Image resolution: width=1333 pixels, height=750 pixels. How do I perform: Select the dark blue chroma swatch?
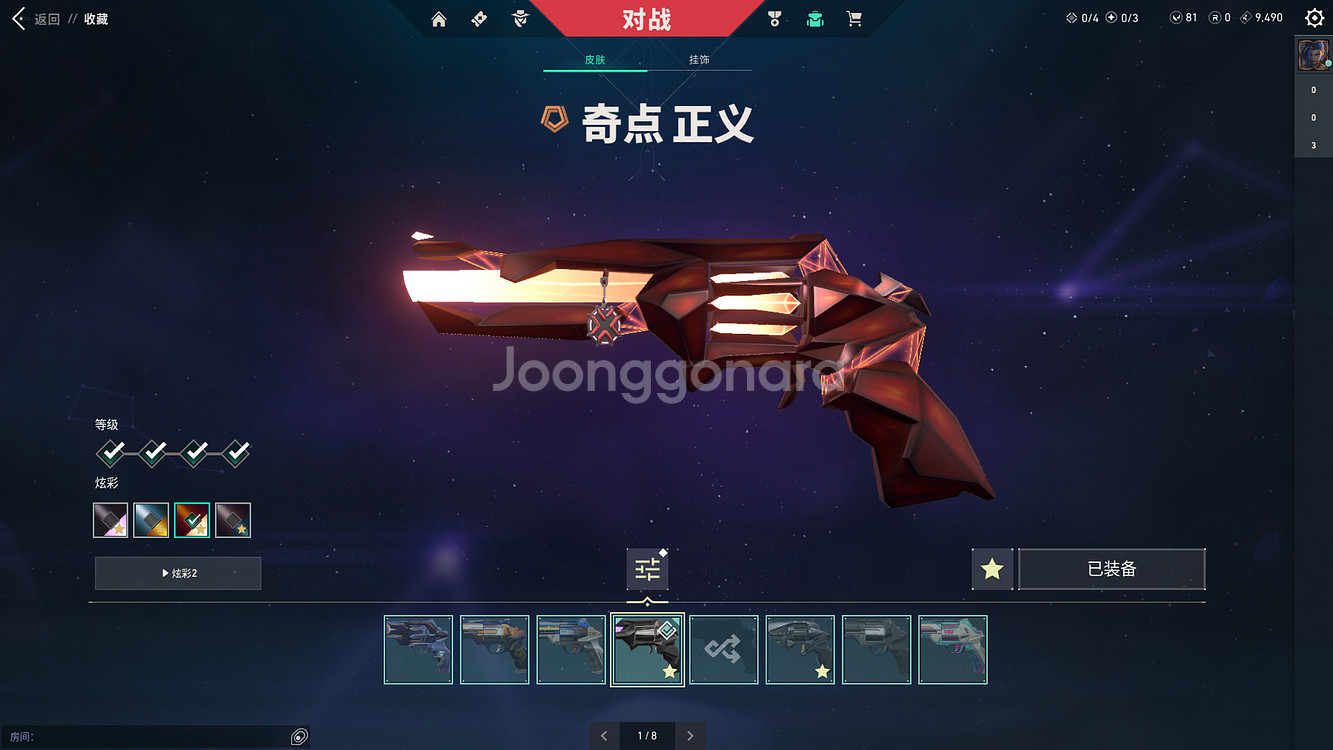[233, 520]
